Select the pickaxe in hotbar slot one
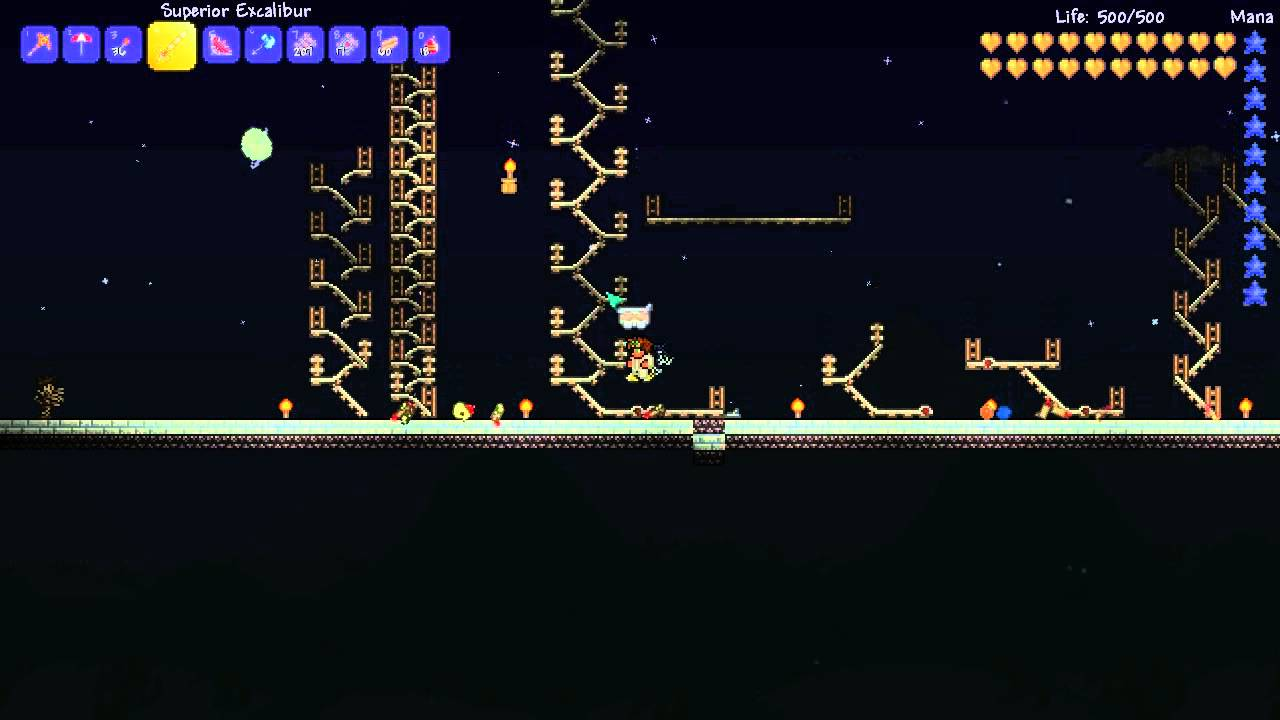This screenshot has width=1280, height=720. [x=39, y=45]
